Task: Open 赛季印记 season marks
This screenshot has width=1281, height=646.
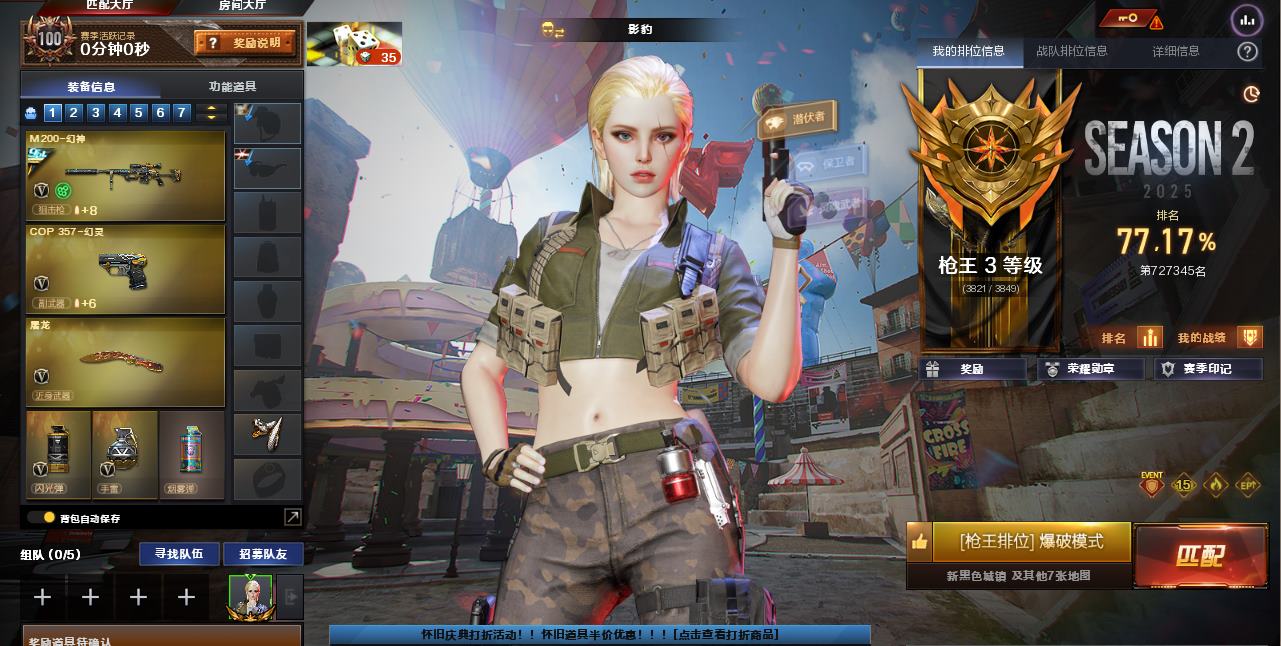Action: [1207, 369]
